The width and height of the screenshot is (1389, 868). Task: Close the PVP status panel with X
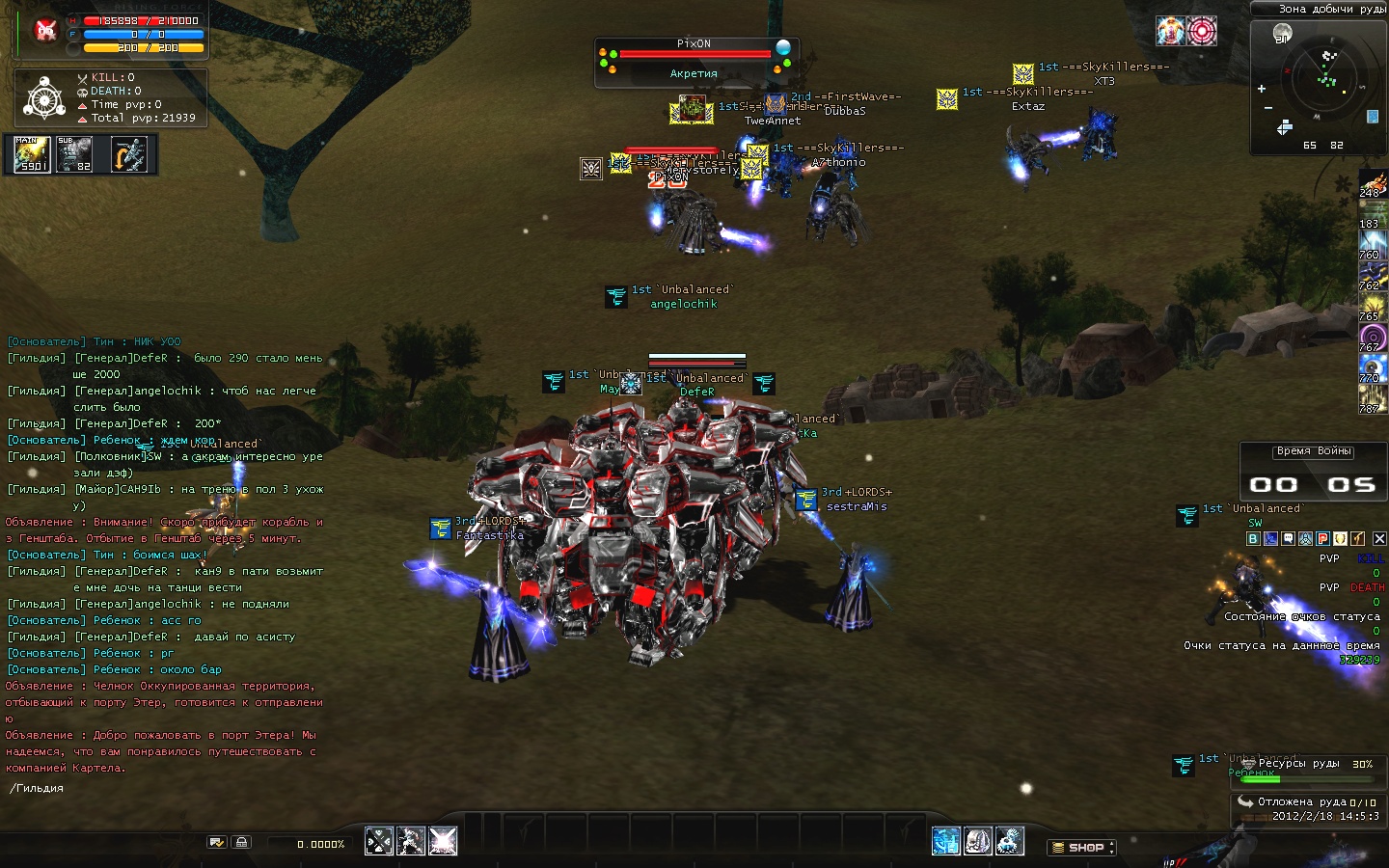1379,539
